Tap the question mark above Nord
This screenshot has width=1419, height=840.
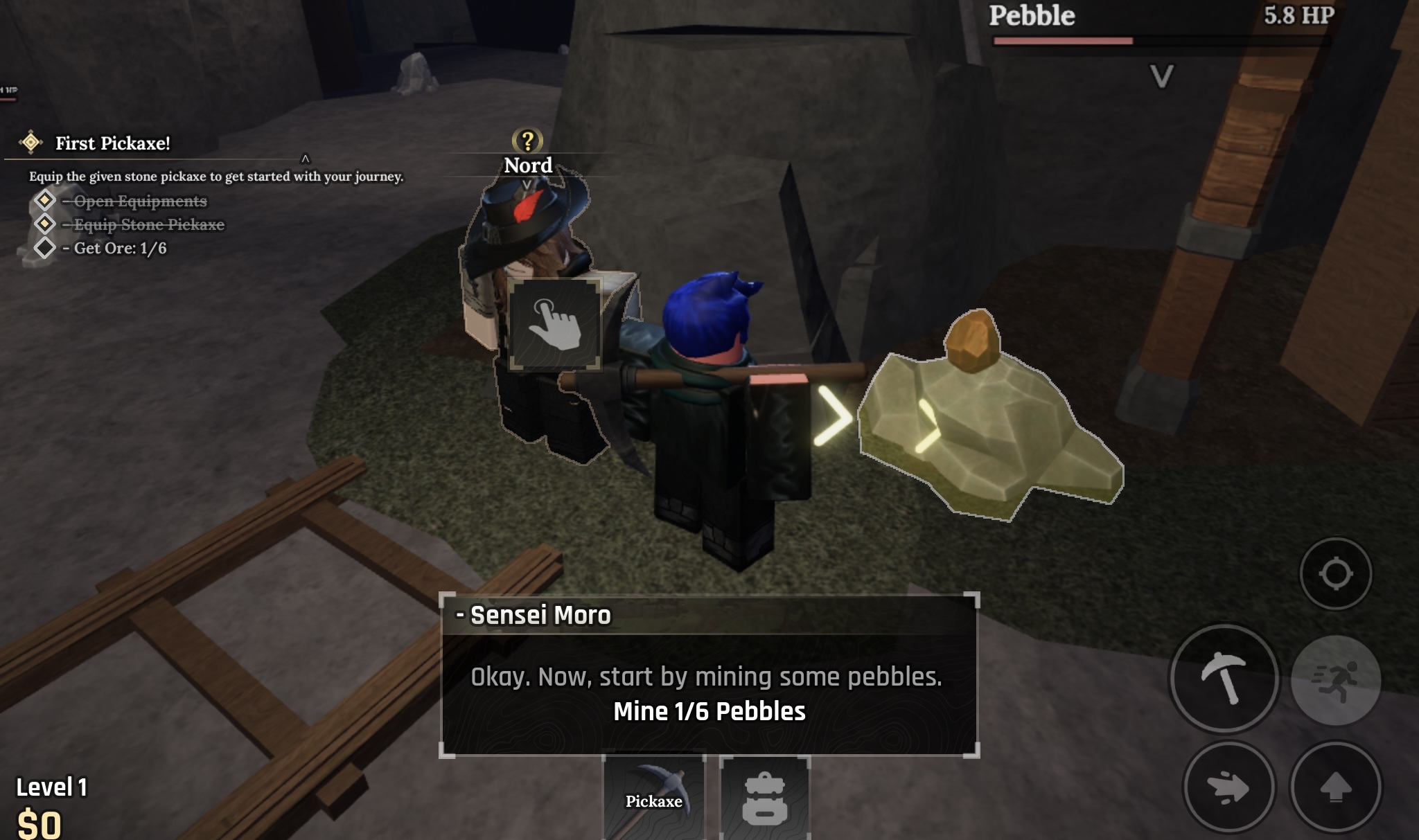[527, 141]
